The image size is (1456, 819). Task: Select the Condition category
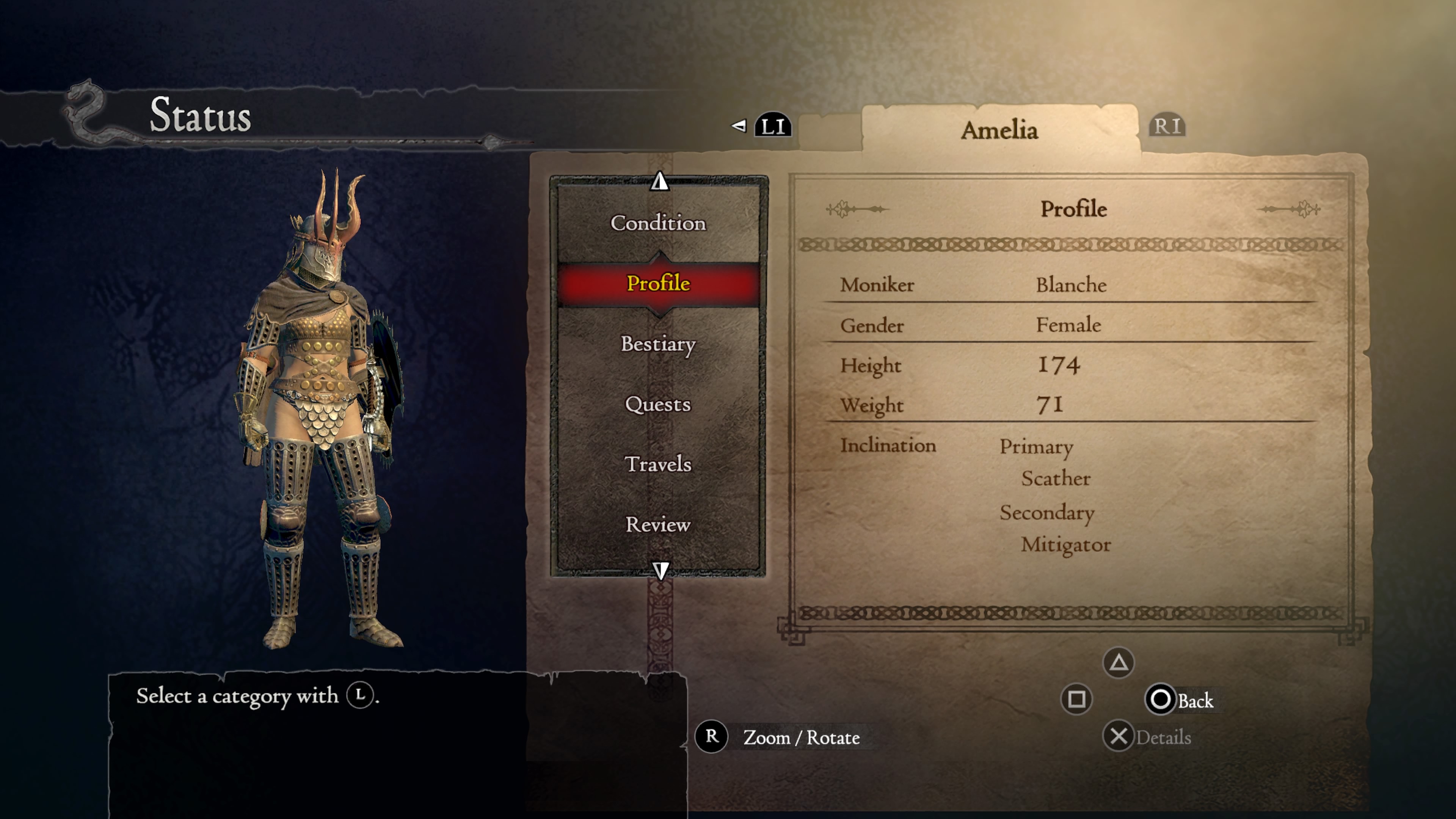coord(659,224)
